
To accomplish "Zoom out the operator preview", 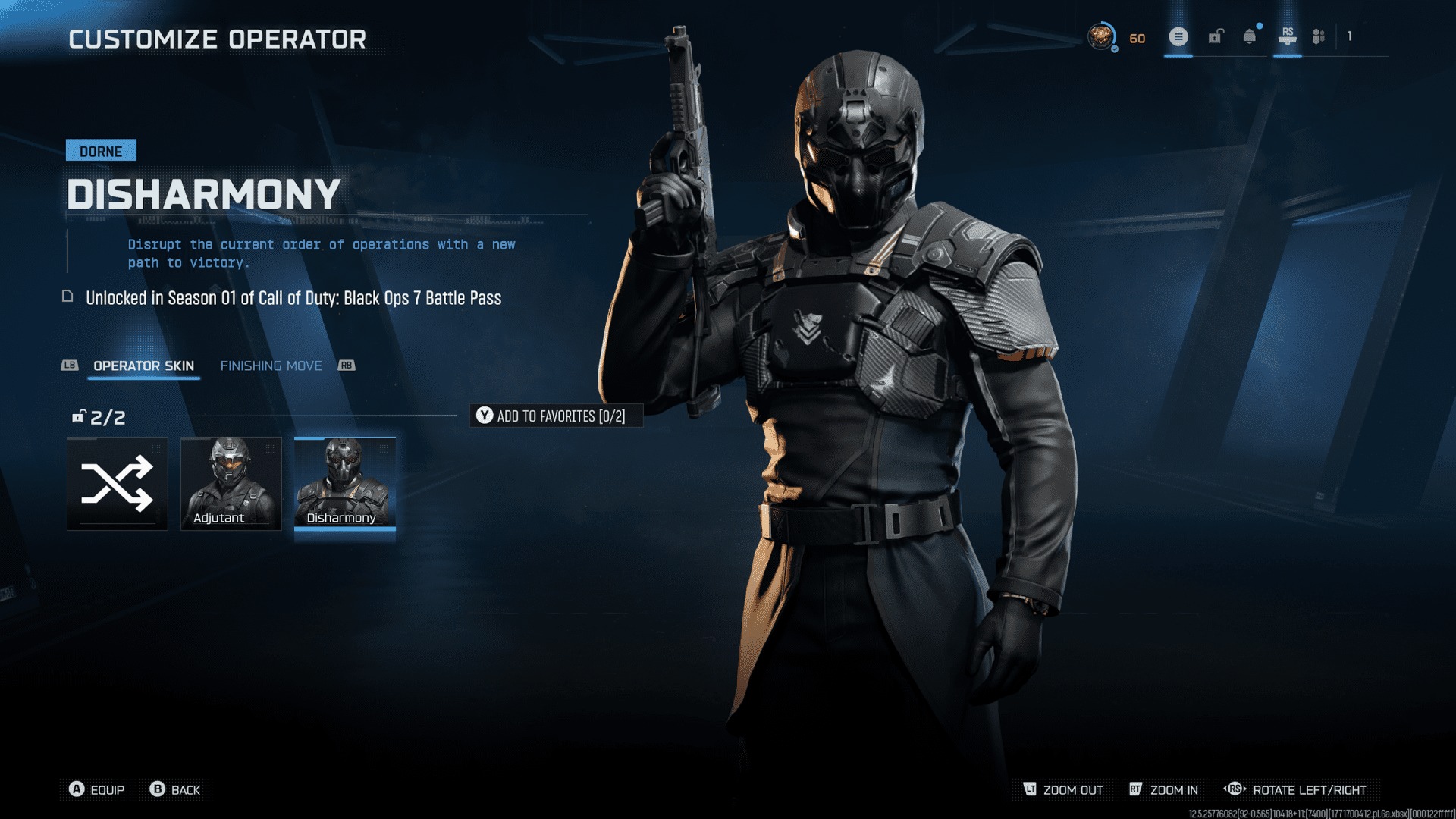I will click(x=1063, y=789).
